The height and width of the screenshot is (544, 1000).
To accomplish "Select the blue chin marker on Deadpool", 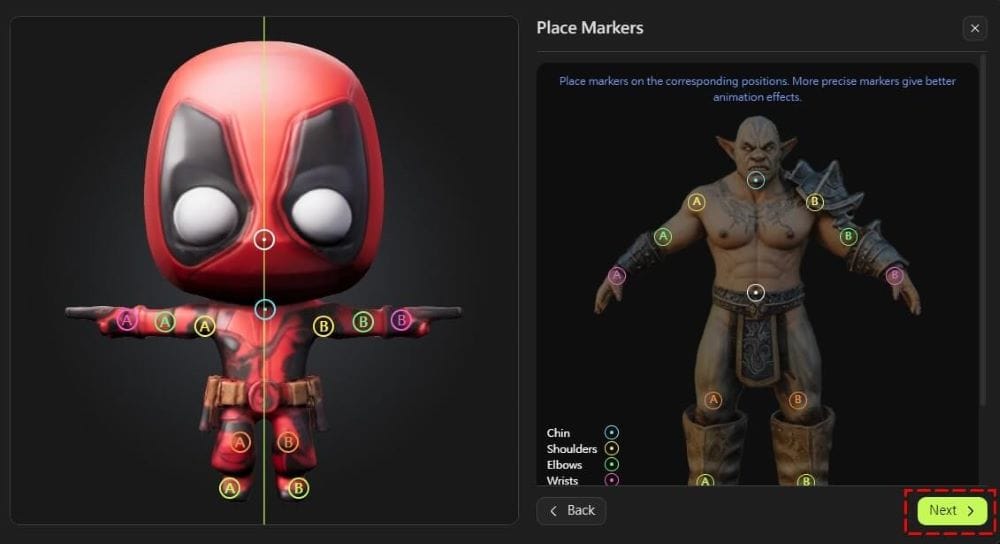I will point(264,310).
